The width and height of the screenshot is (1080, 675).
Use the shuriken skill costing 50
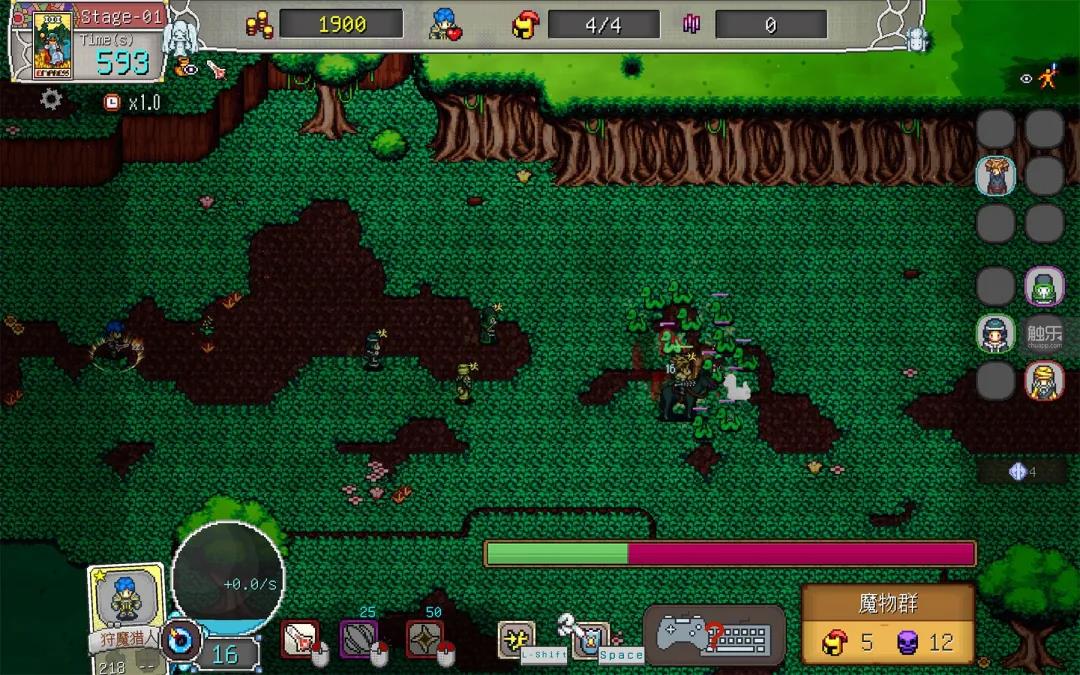point(425,639)
